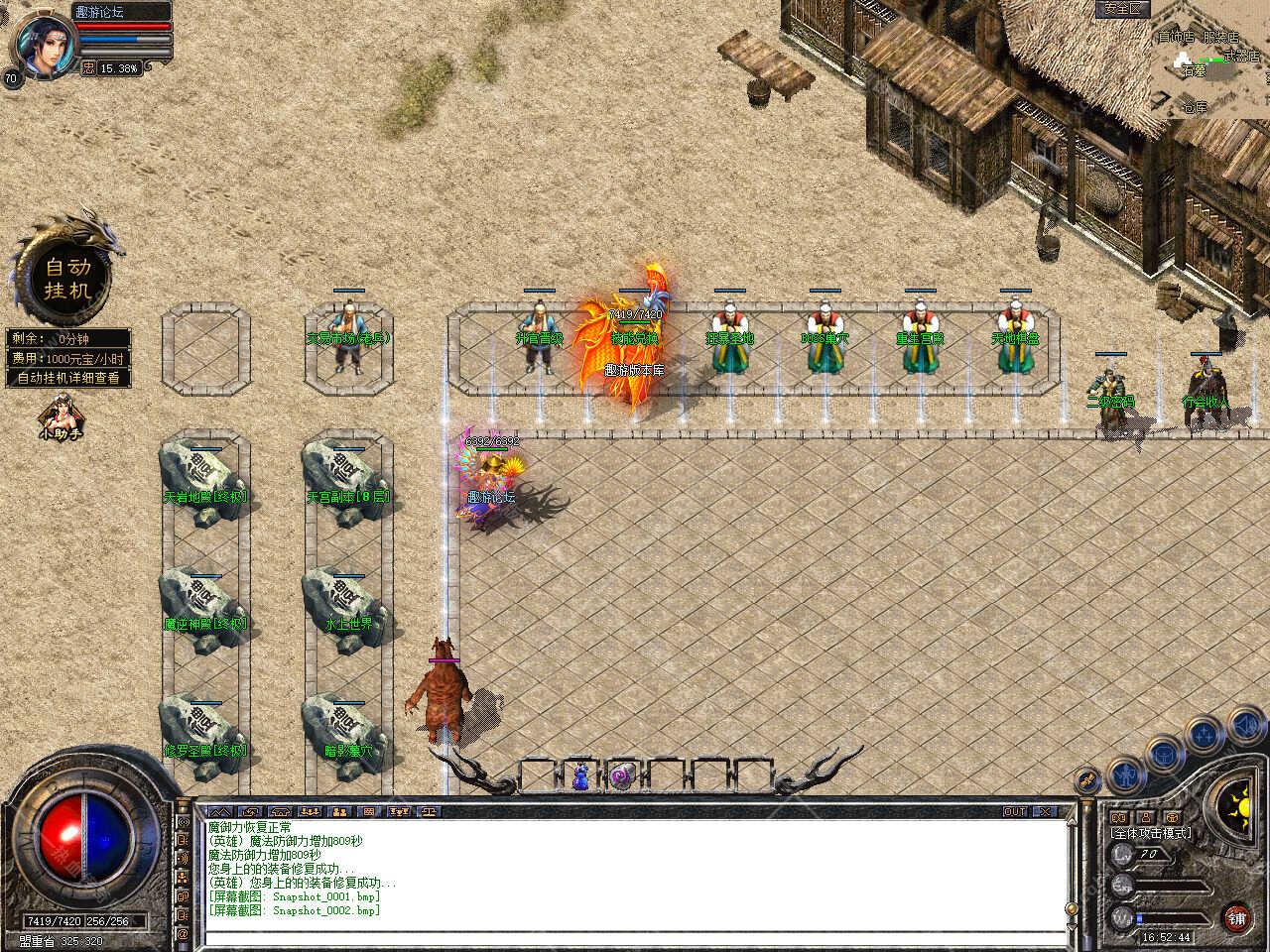Close the chat panel with X
Image resolution: width=1270 pixels, height=952 pixels.
[x=1045, y=811]
